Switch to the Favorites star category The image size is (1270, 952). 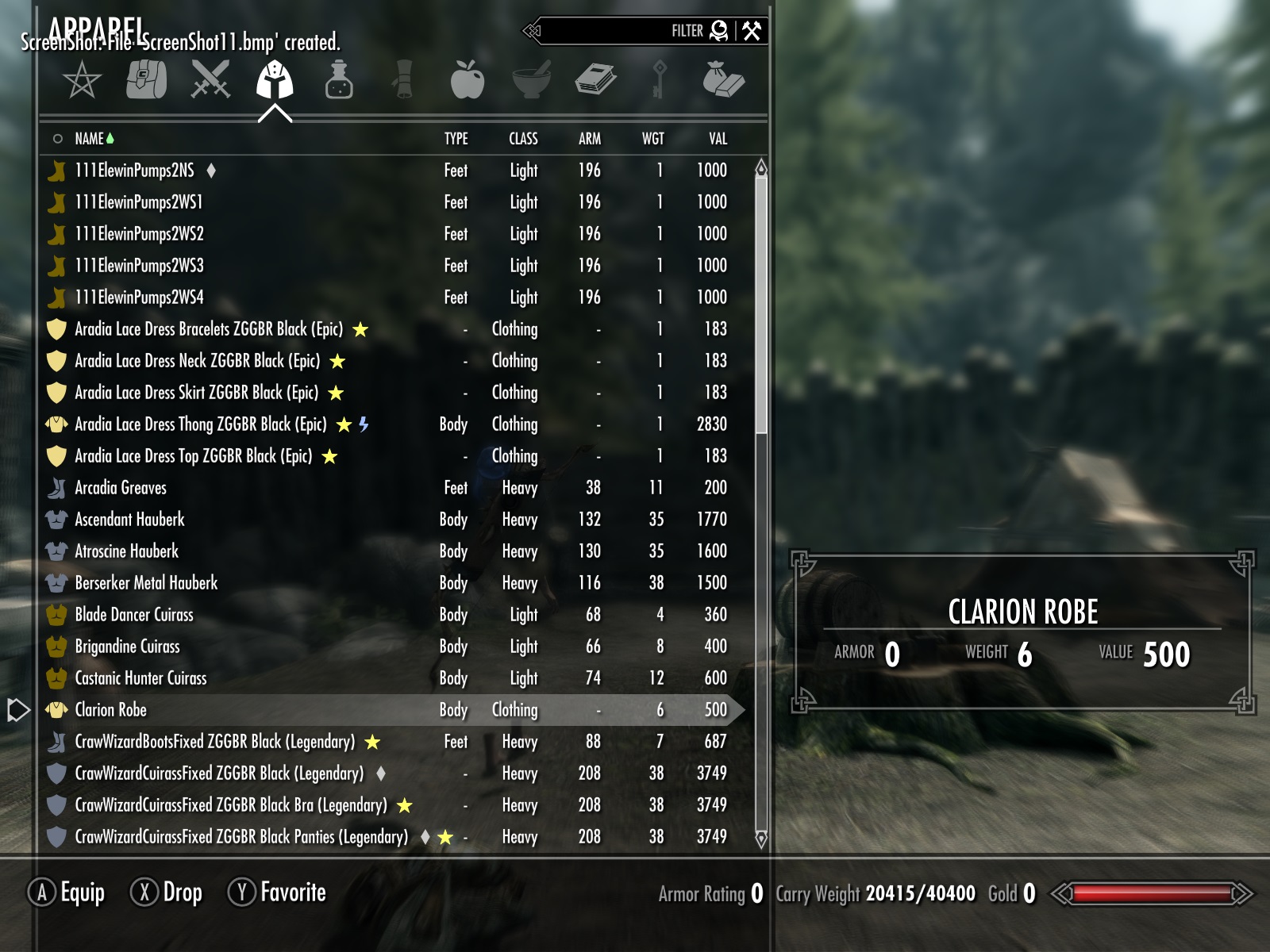point(82,80)
